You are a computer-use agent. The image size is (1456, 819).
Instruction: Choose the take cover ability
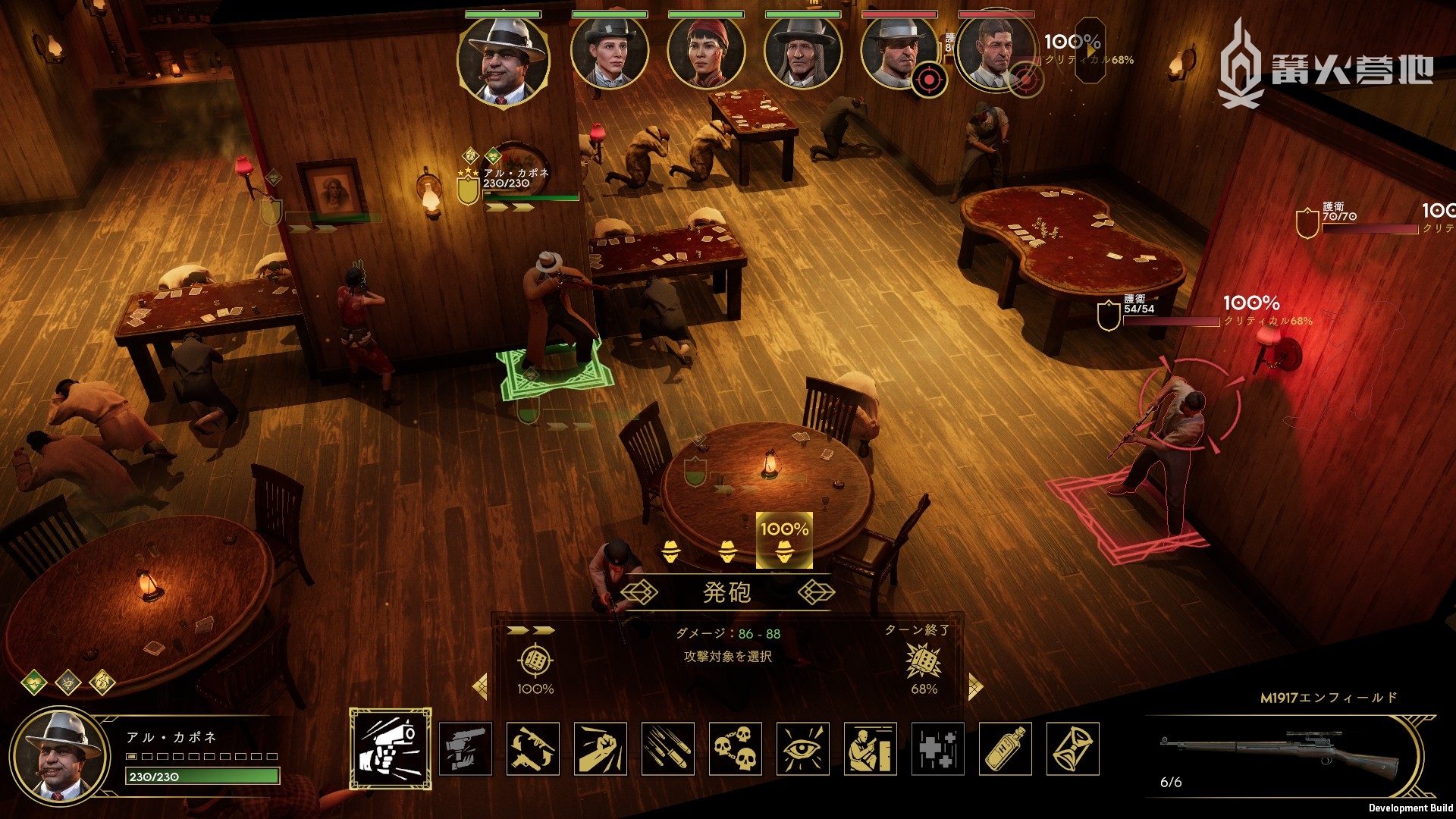pyautogui.click(x=871, y=748)
